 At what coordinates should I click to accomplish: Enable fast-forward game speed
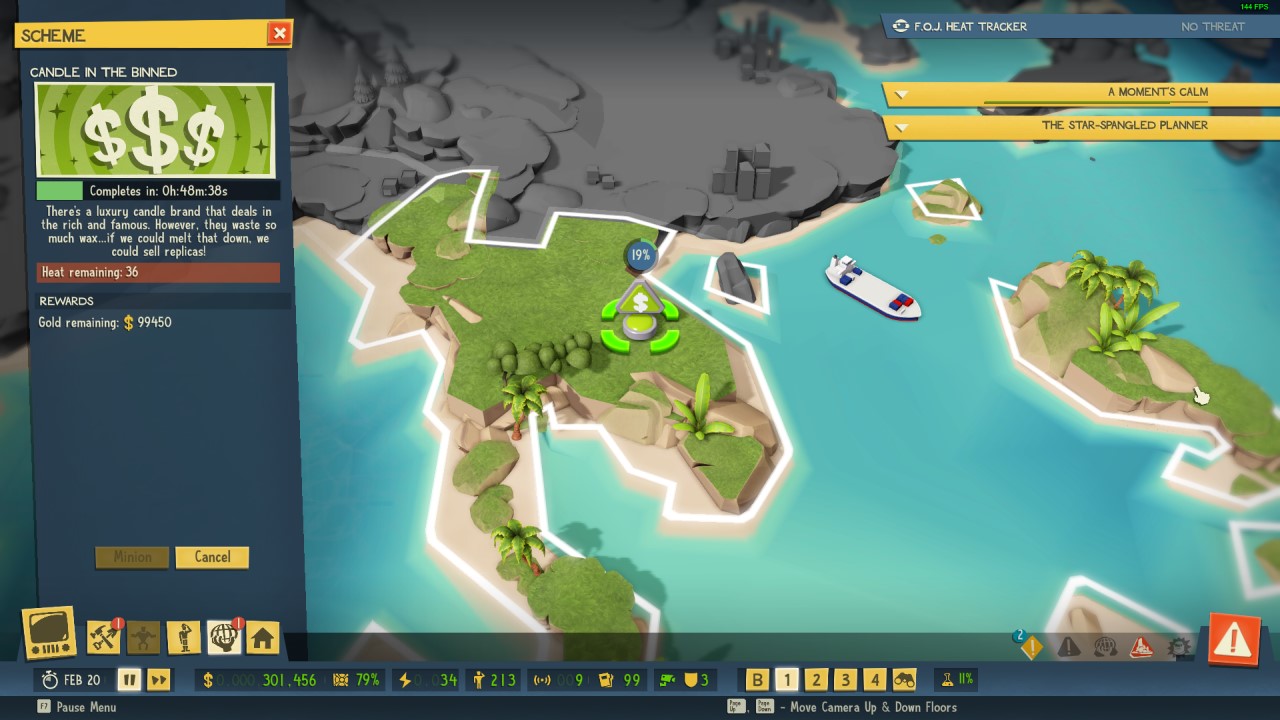(x=158, y=679)
